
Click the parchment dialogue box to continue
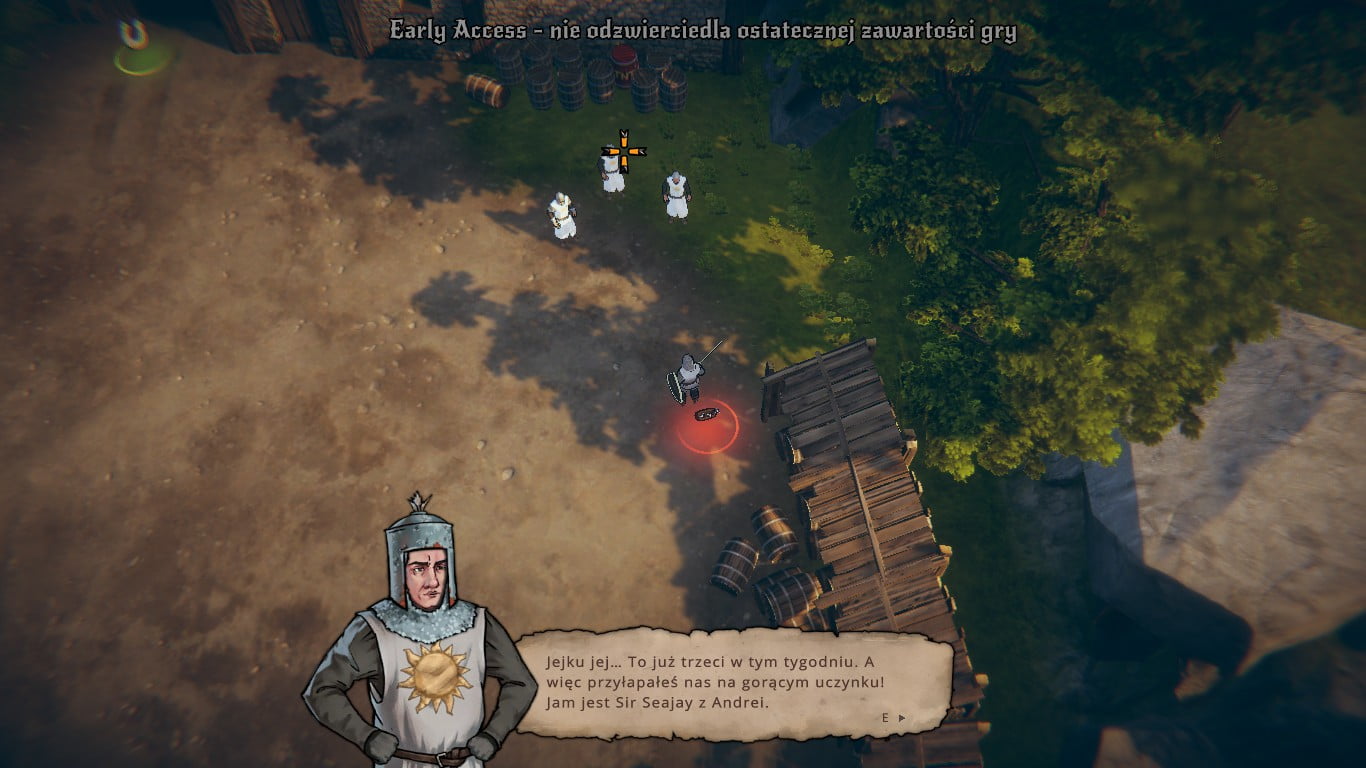click(x=733, y=683)
